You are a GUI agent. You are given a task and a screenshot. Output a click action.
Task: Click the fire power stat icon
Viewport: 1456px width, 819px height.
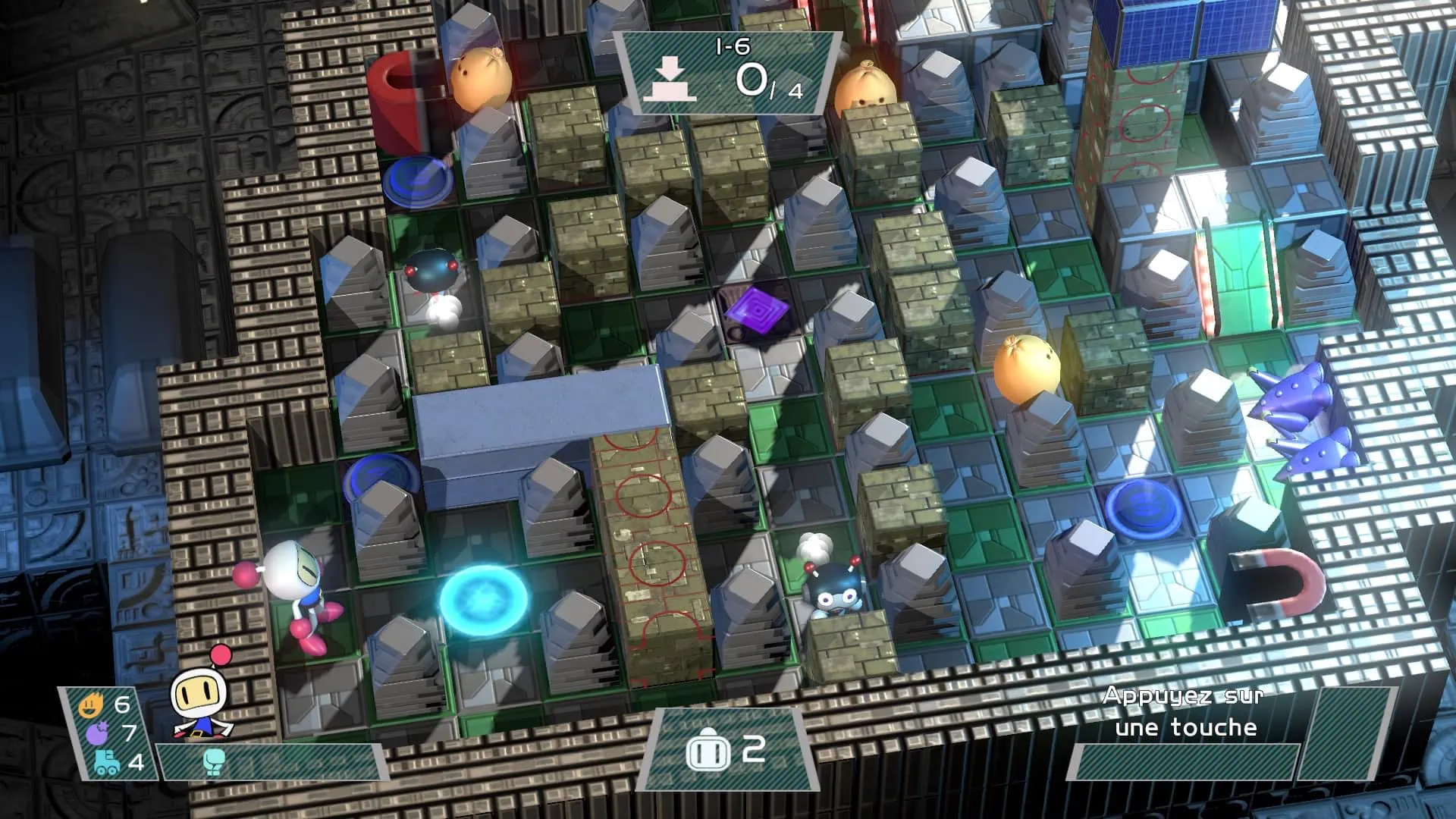coord(90,706)
